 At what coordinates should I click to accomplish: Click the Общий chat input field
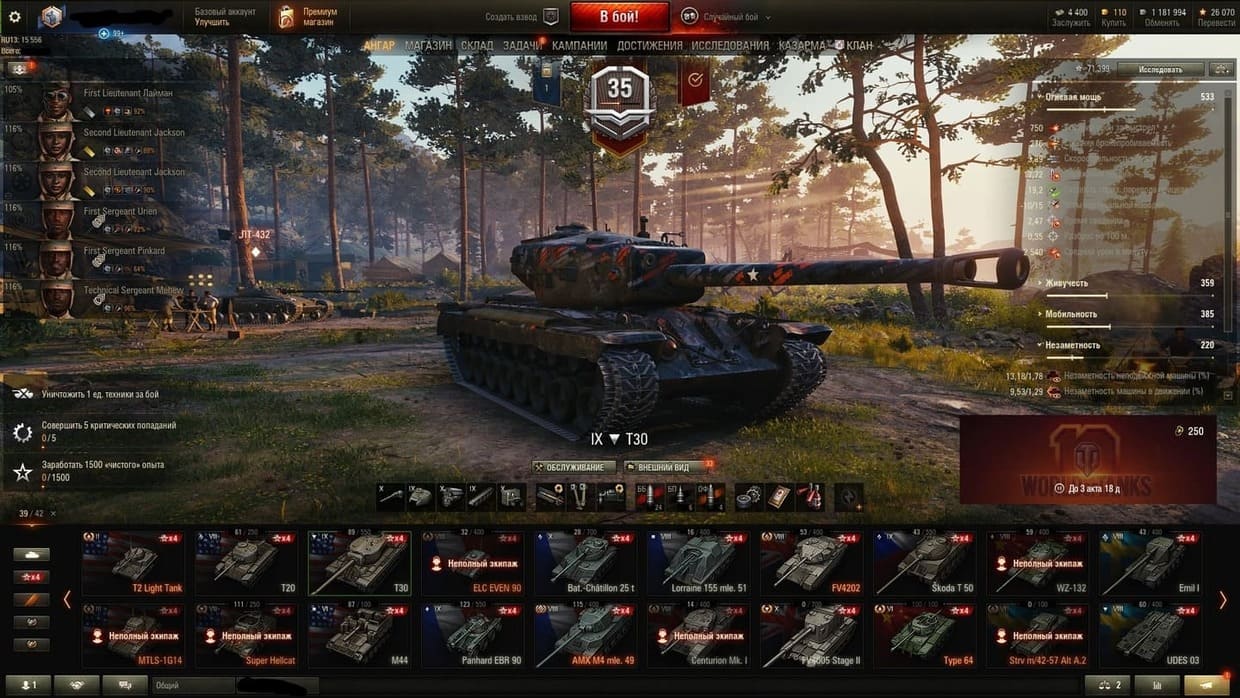192,685
